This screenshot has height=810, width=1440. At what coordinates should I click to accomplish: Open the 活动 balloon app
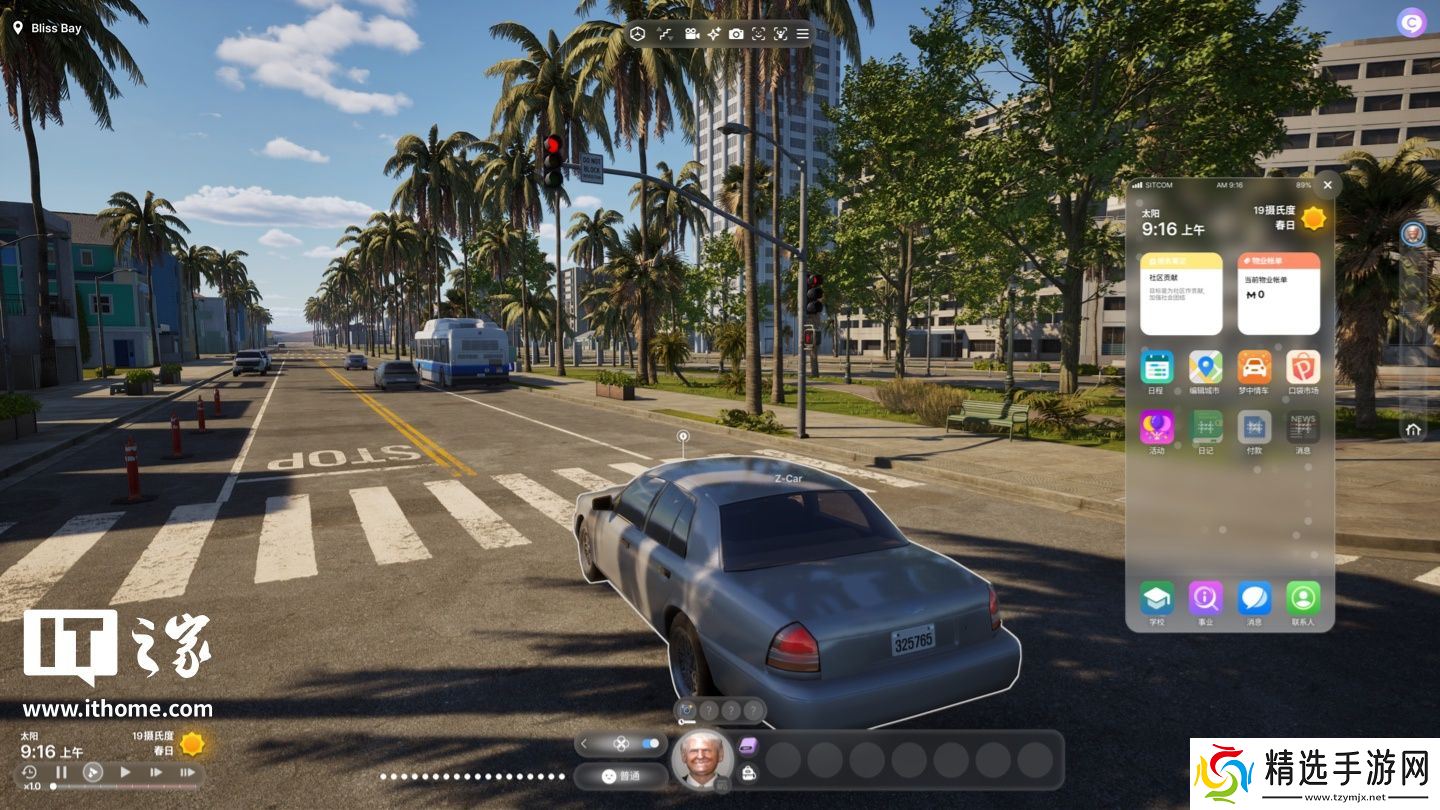(x=1157, y=427)
